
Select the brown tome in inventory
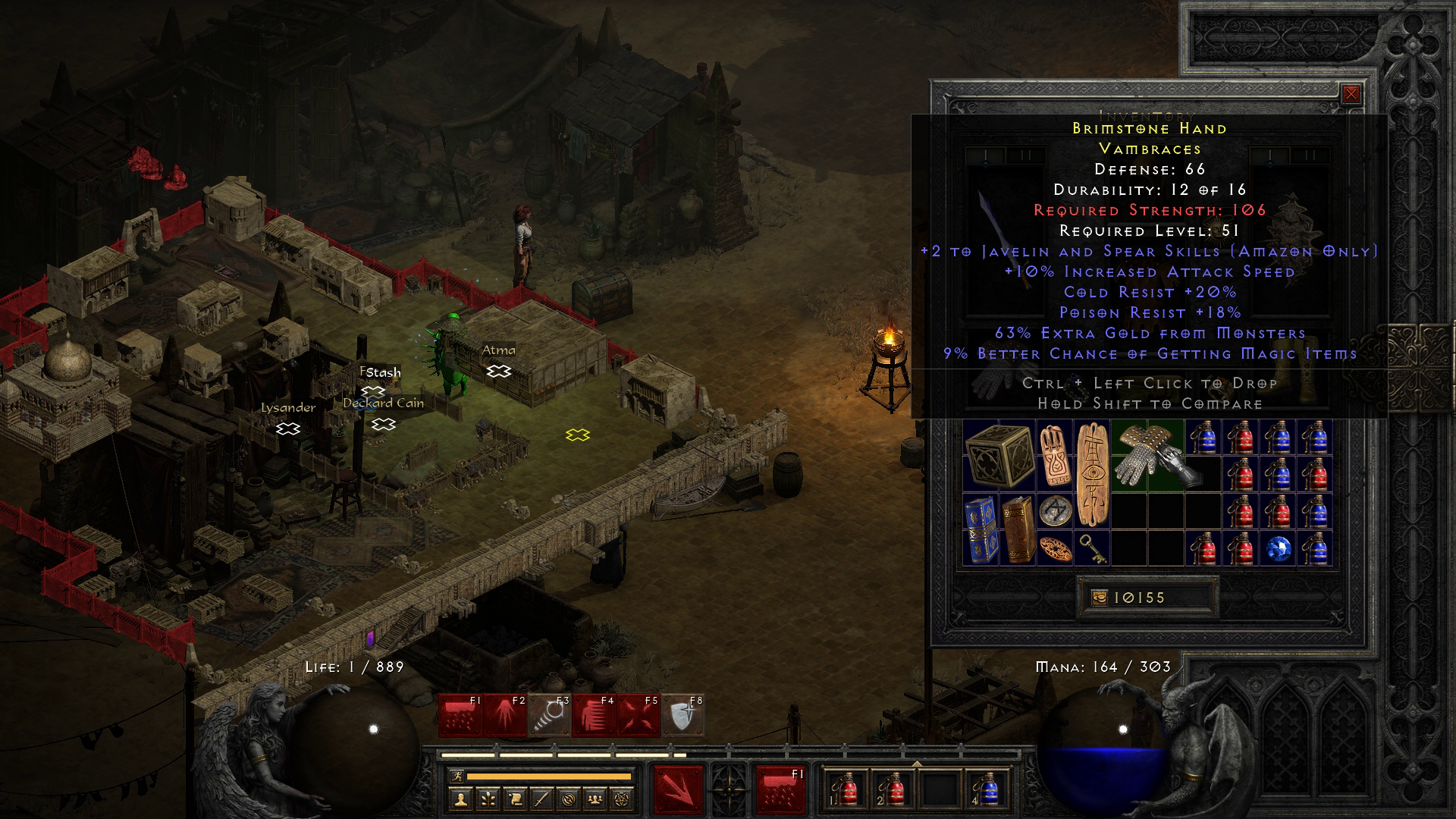(x=1018, y=529)
